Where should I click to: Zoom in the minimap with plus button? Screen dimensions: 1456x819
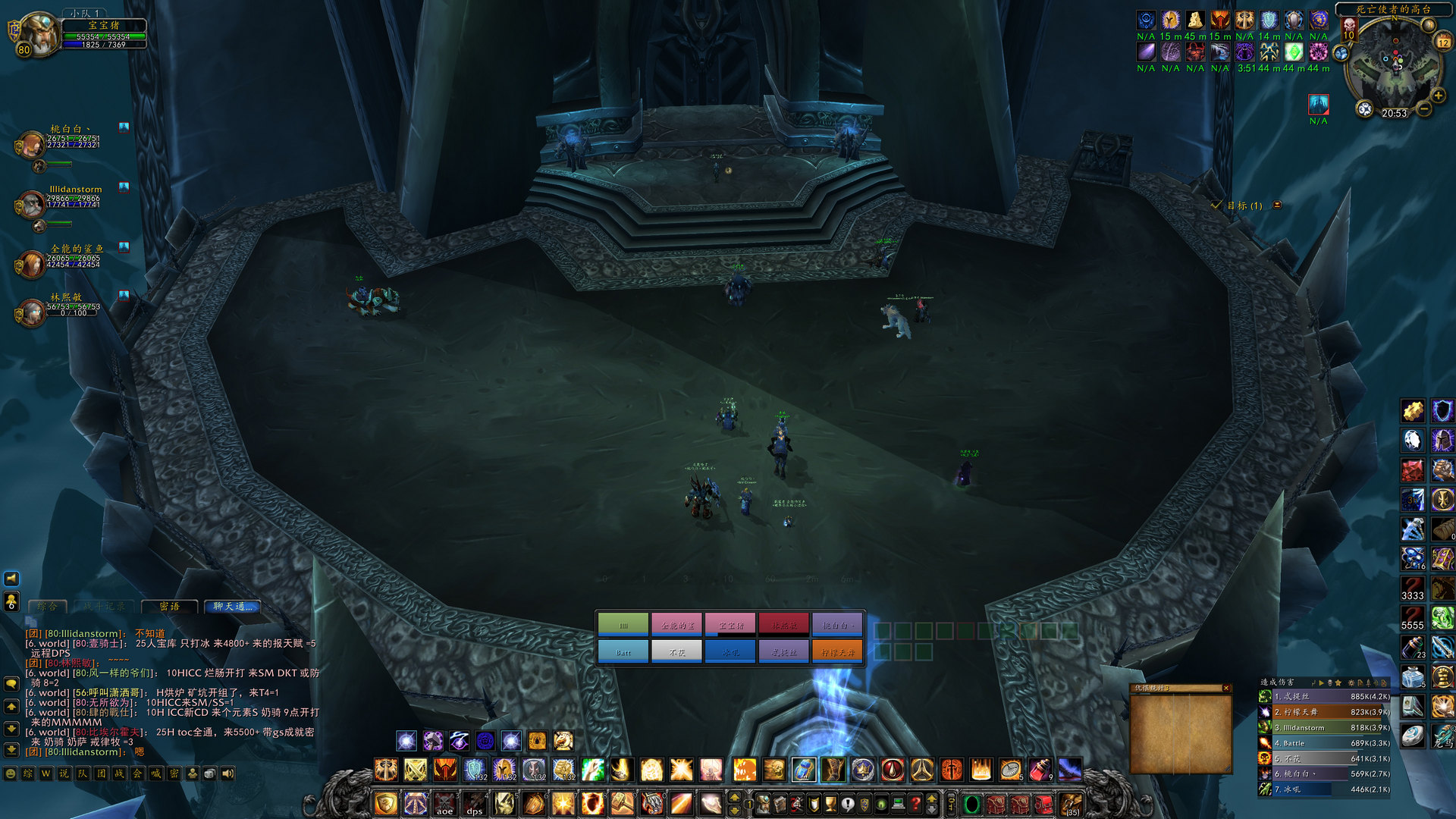click(1438, 96)
